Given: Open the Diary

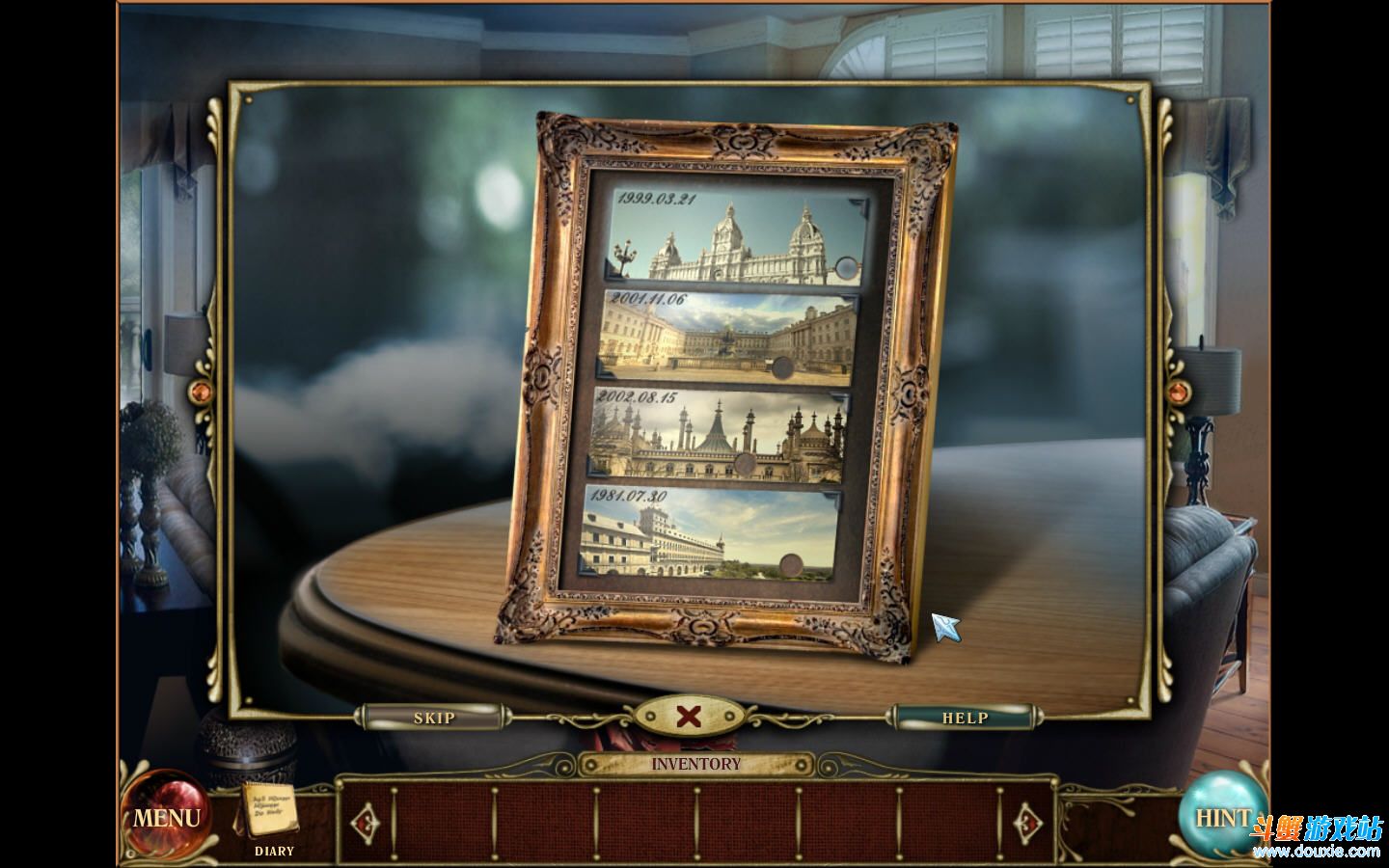Looking at the screenshot, I should tap(271, 816).
